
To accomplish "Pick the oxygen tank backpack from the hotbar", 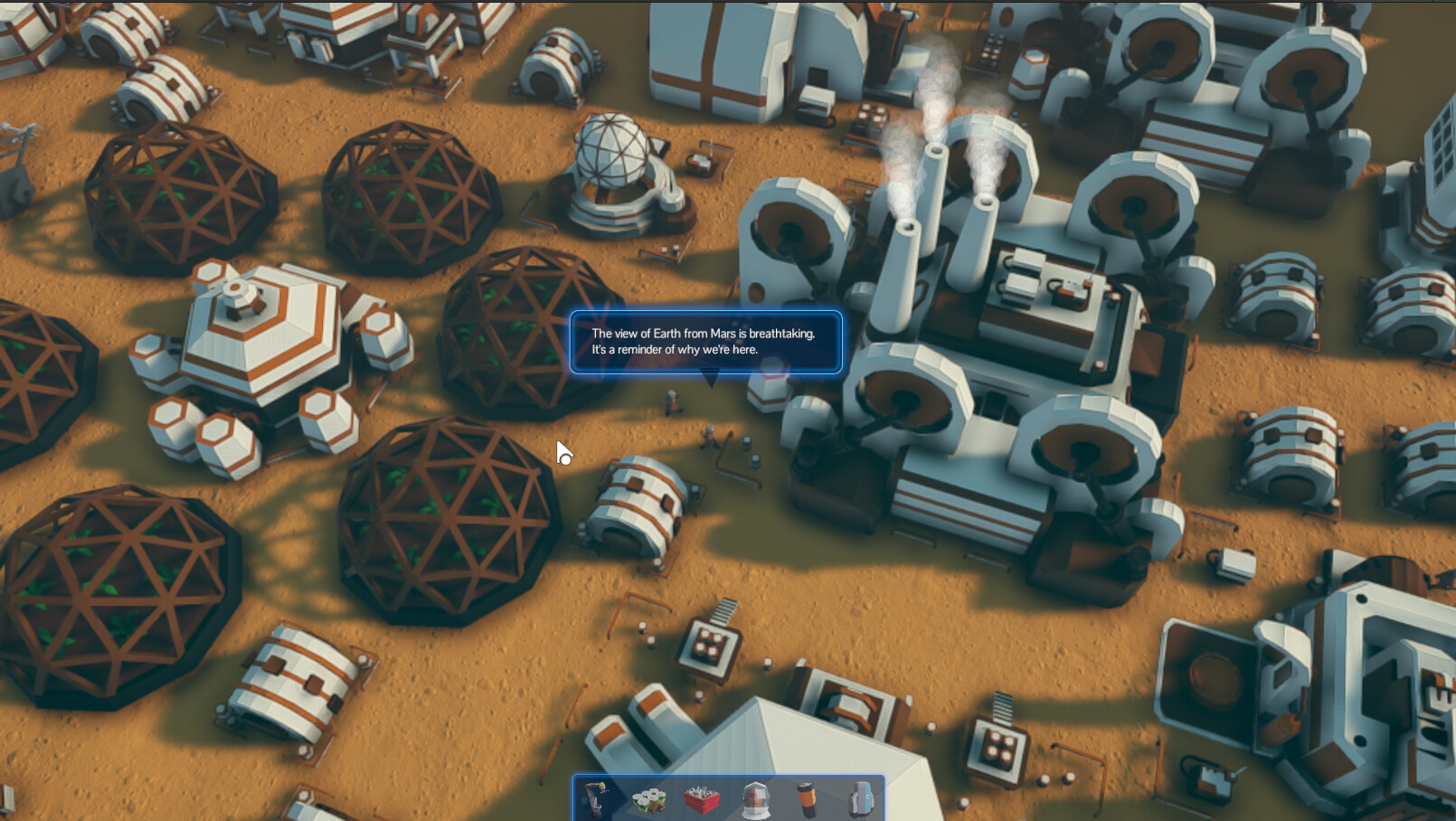I will click(x=859, y=799).
